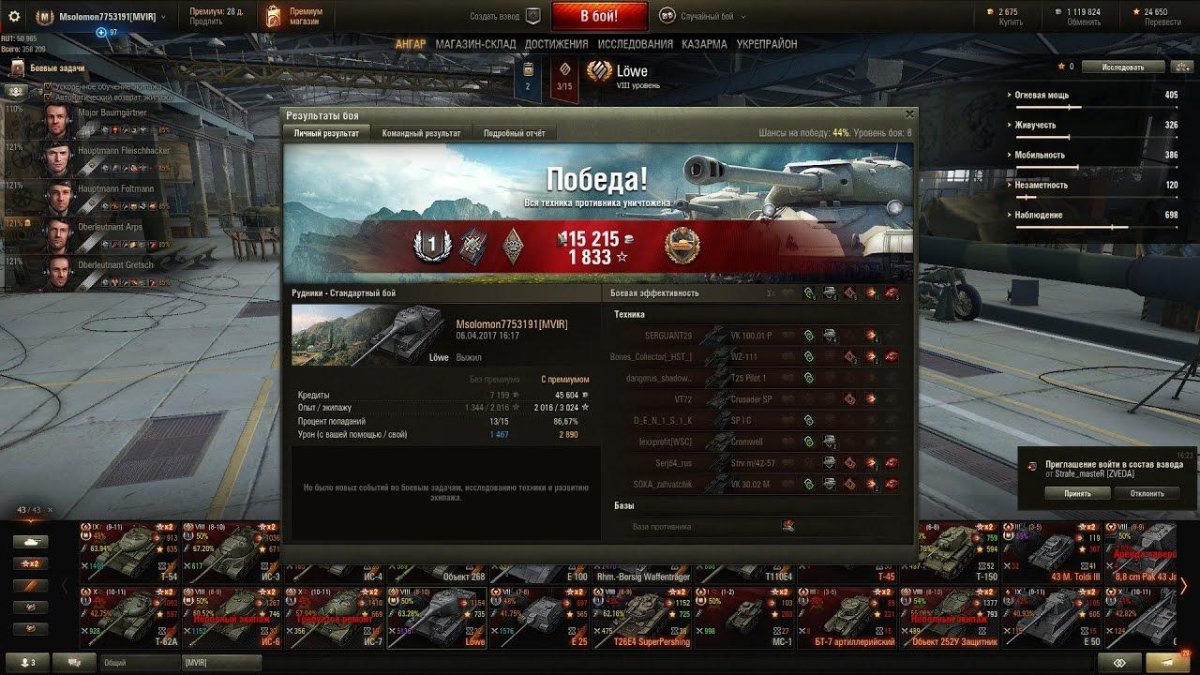Open the КАЗАРМА barracks section
Image resolution: width=1200 pixels, height=675 pixels.
(705, 44)
